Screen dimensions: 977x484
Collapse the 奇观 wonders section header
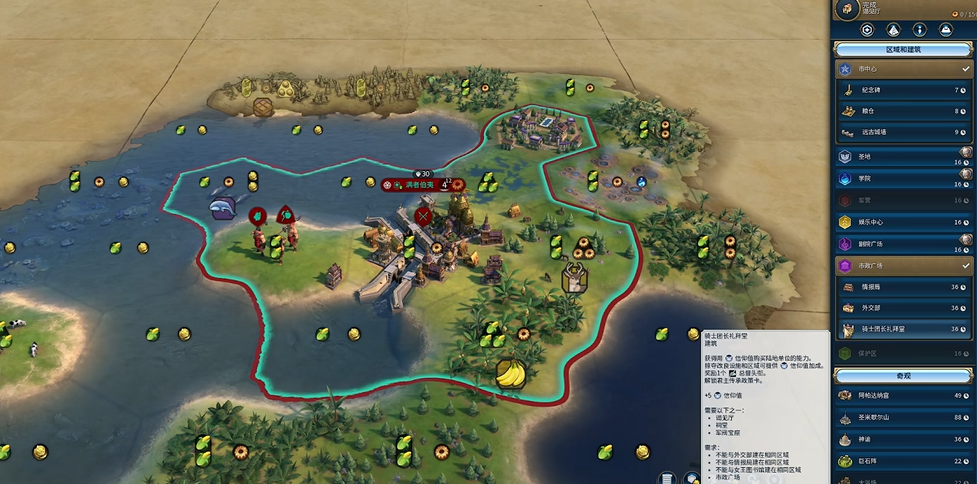click(904, 374)
